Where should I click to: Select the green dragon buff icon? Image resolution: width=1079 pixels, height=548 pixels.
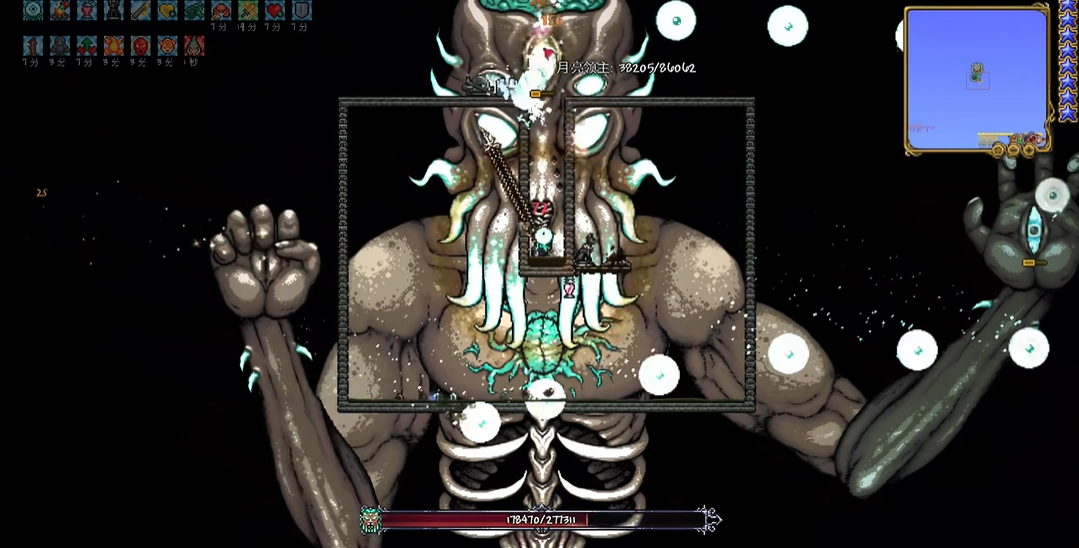[x=194, y=10]
